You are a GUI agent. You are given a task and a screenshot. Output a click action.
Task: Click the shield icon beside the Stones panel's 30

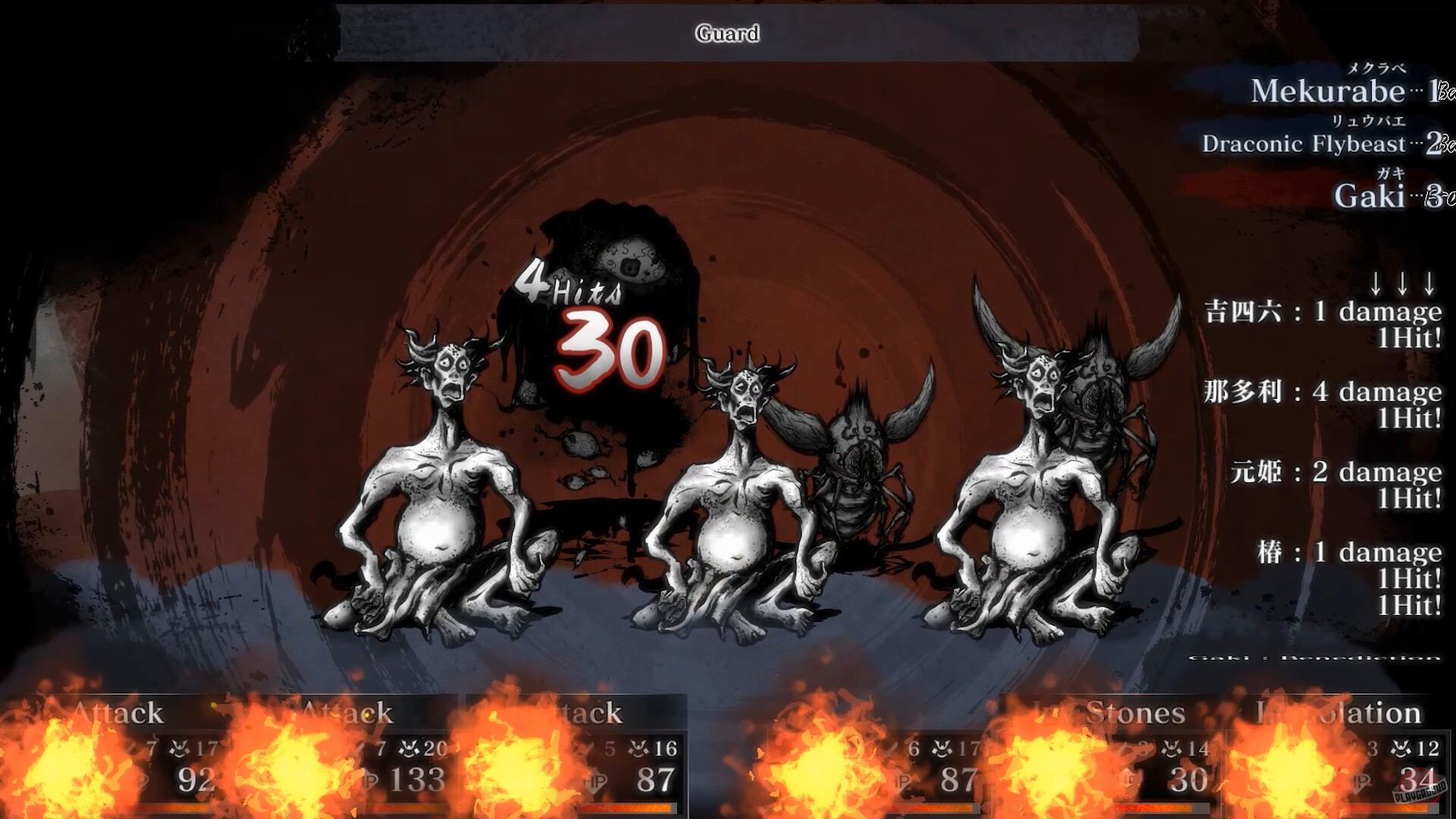click(1127, 780)
